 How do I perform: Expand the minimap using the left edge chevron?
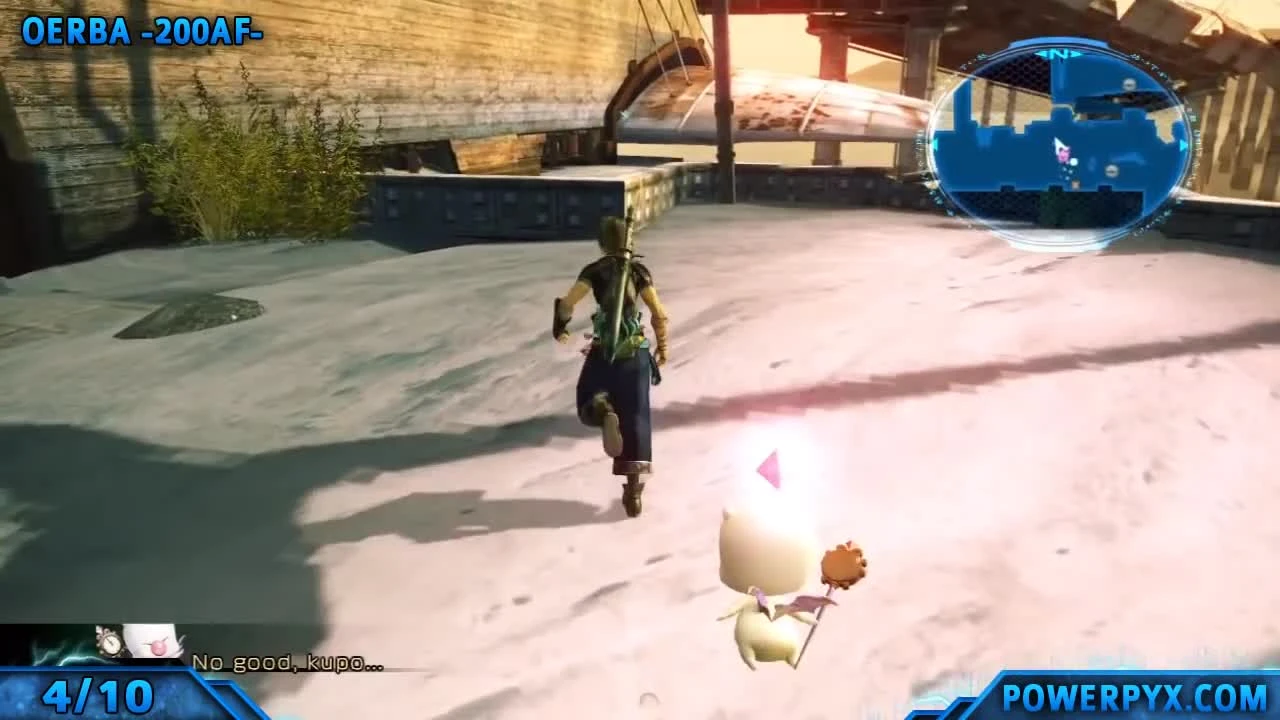935,143
